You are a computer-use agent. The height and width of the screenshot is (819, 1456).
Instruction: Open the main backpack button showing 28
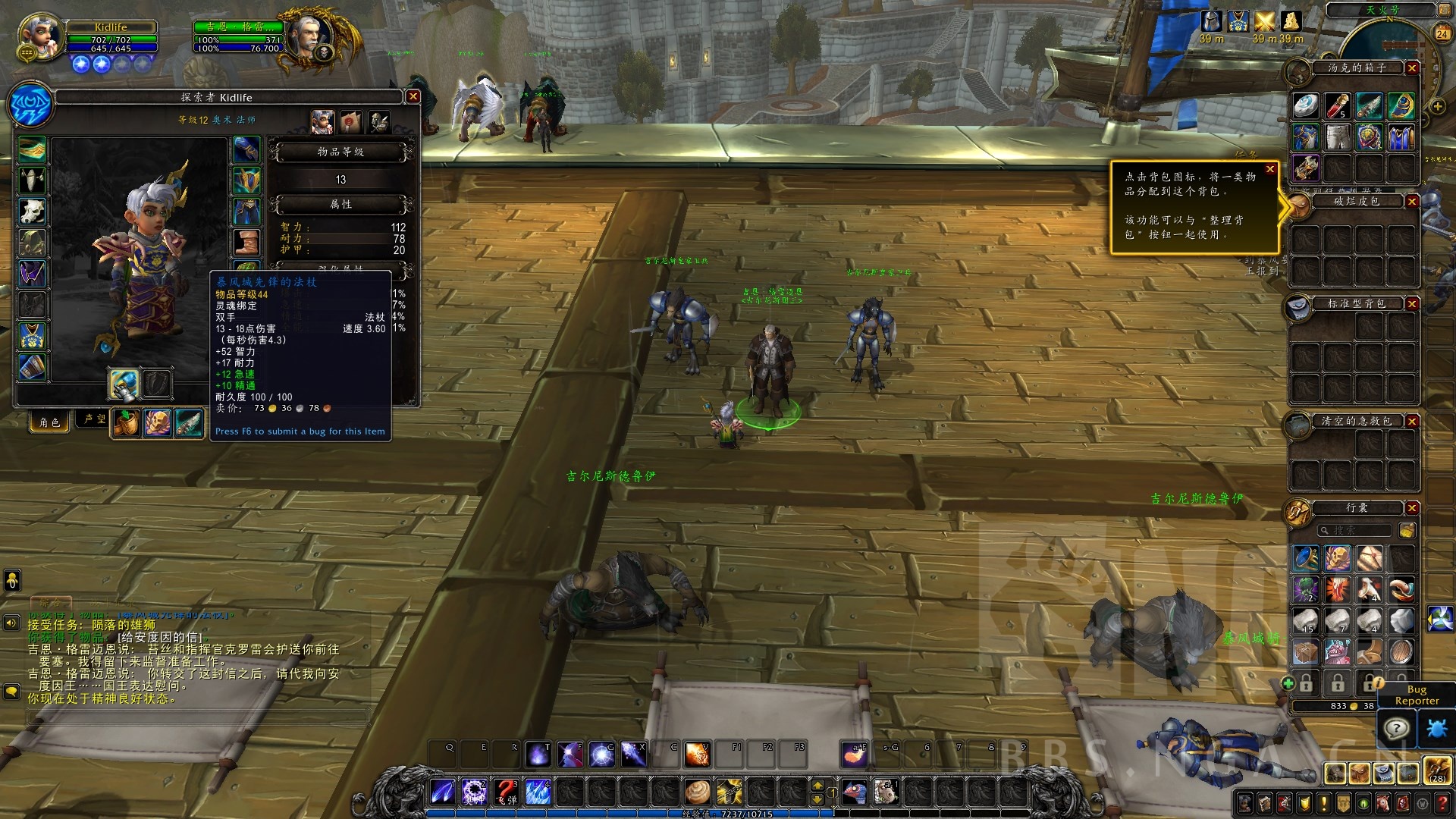coord(1437,771)
